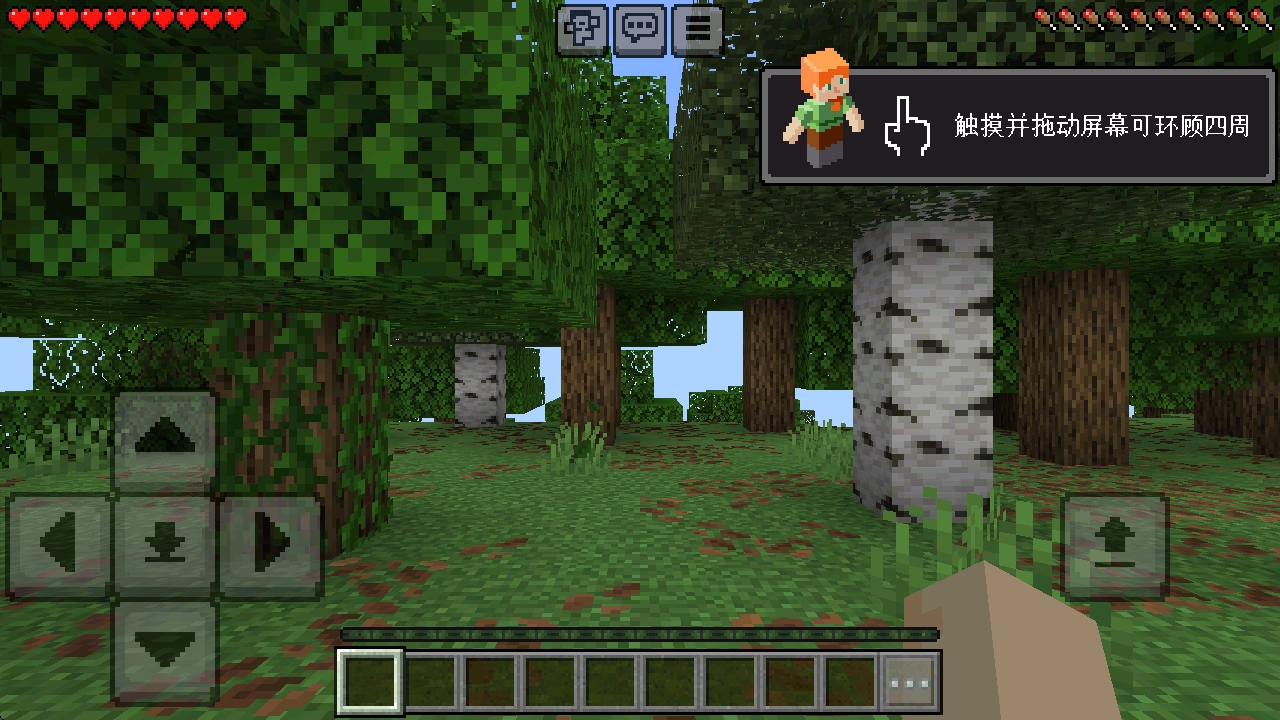Viewport: 1280px width, 720px height.
Task: Tap the move backward arrow on the d-pad
Action: pyautogui.click(x=164, y=650)
